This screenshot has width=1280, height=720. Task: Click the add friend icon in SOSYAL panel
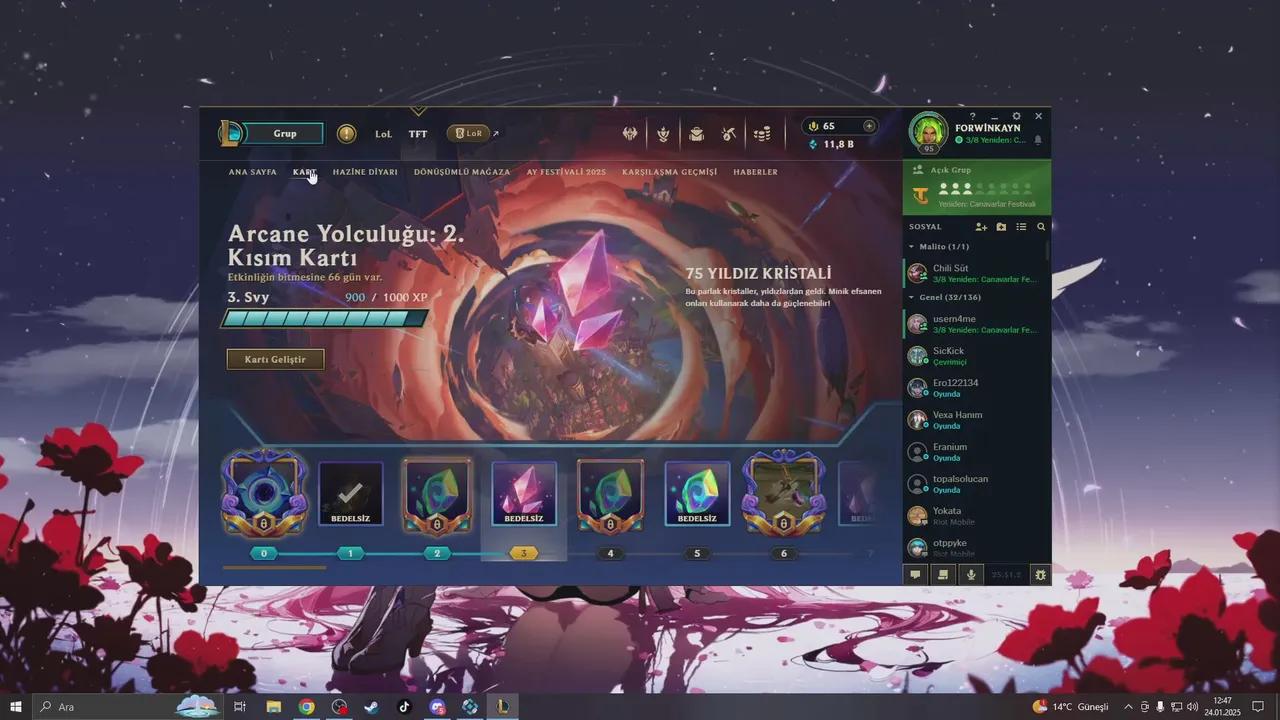pyautogui.click(x=982, y=227)
